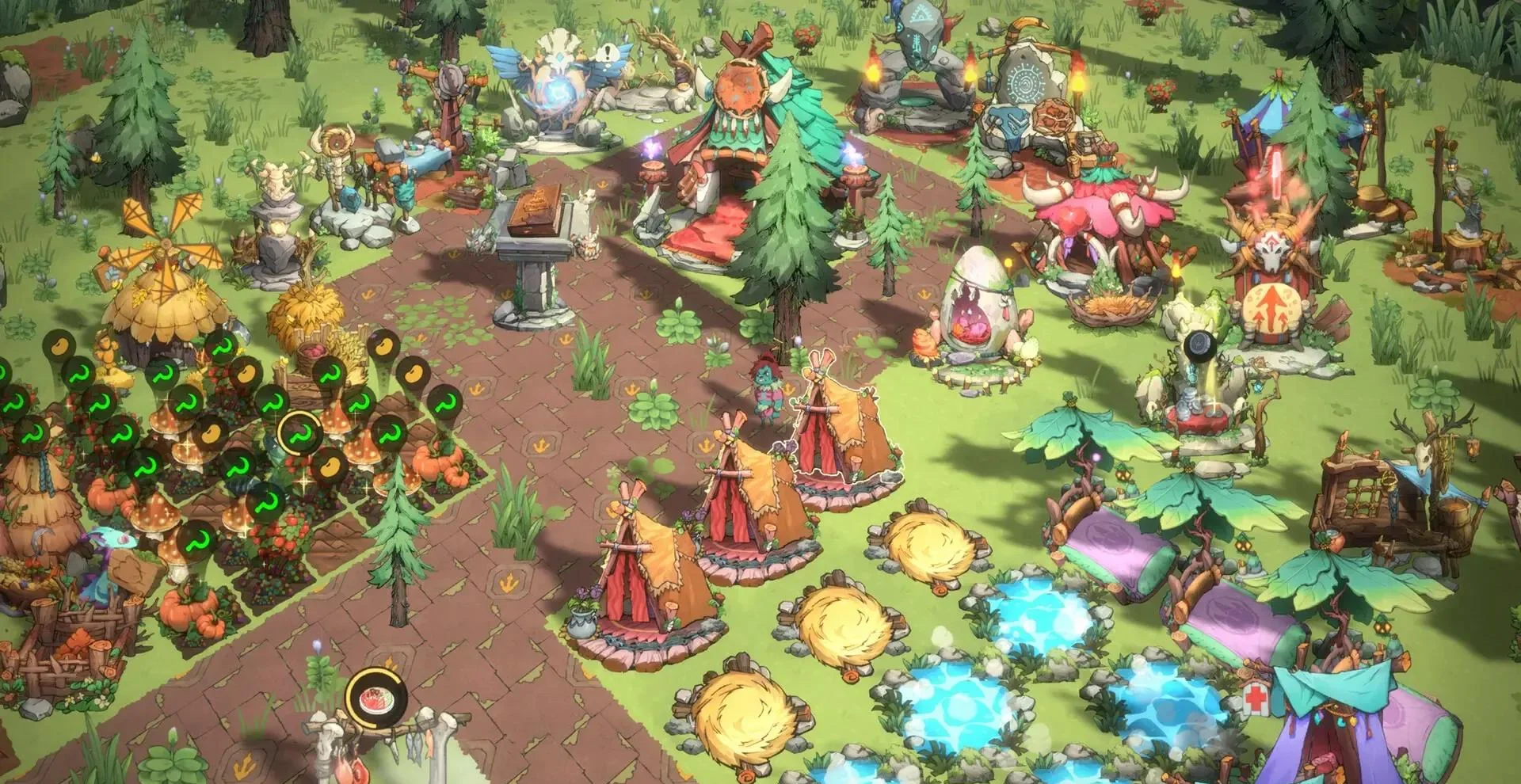Tap the sickle icon with yellow progress ring
The image size is (1521, 784).
tap(299, 432)
